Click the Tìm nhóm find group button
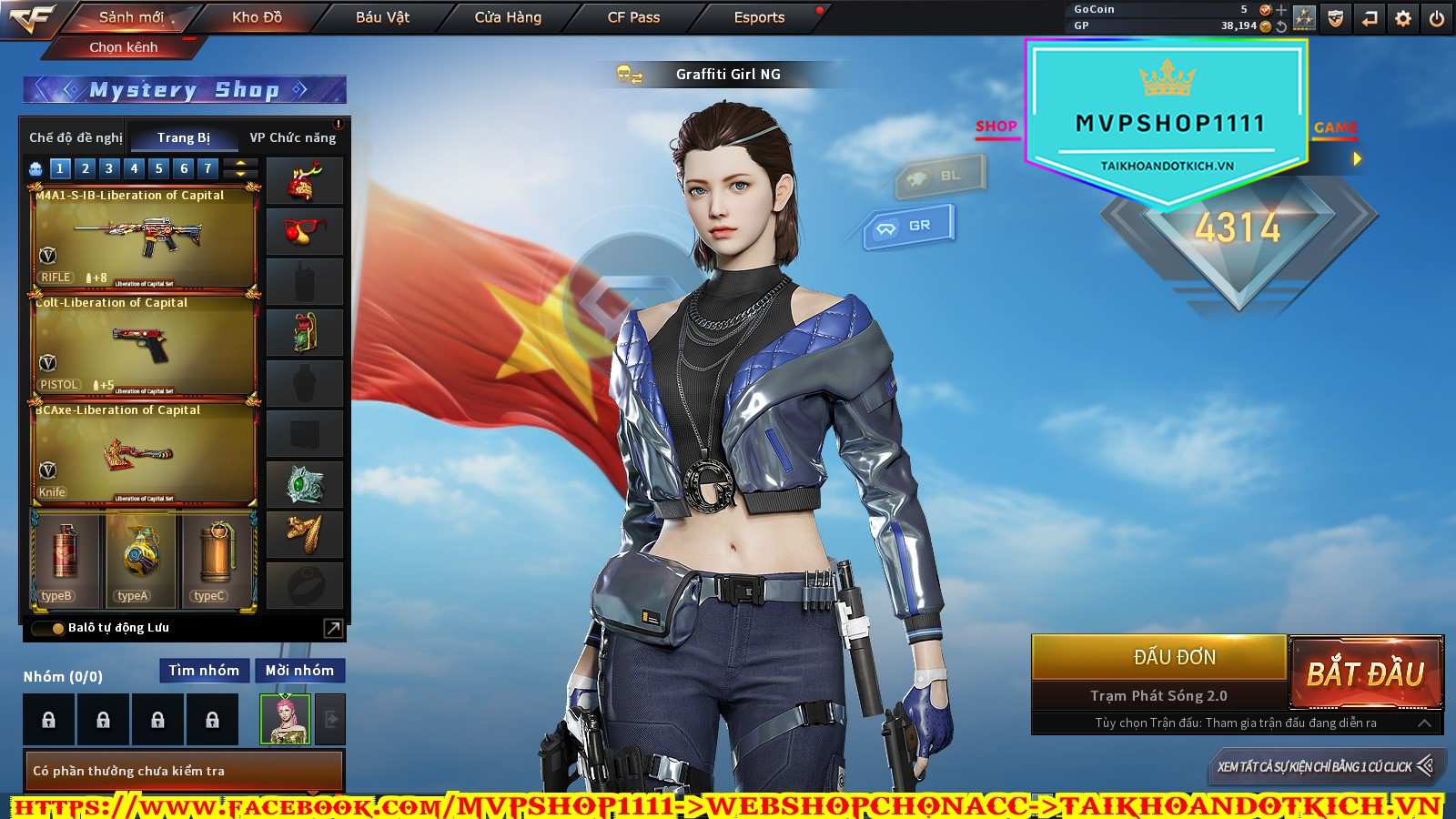Screen dimensions: 1456x819 (x=204, y=671)
